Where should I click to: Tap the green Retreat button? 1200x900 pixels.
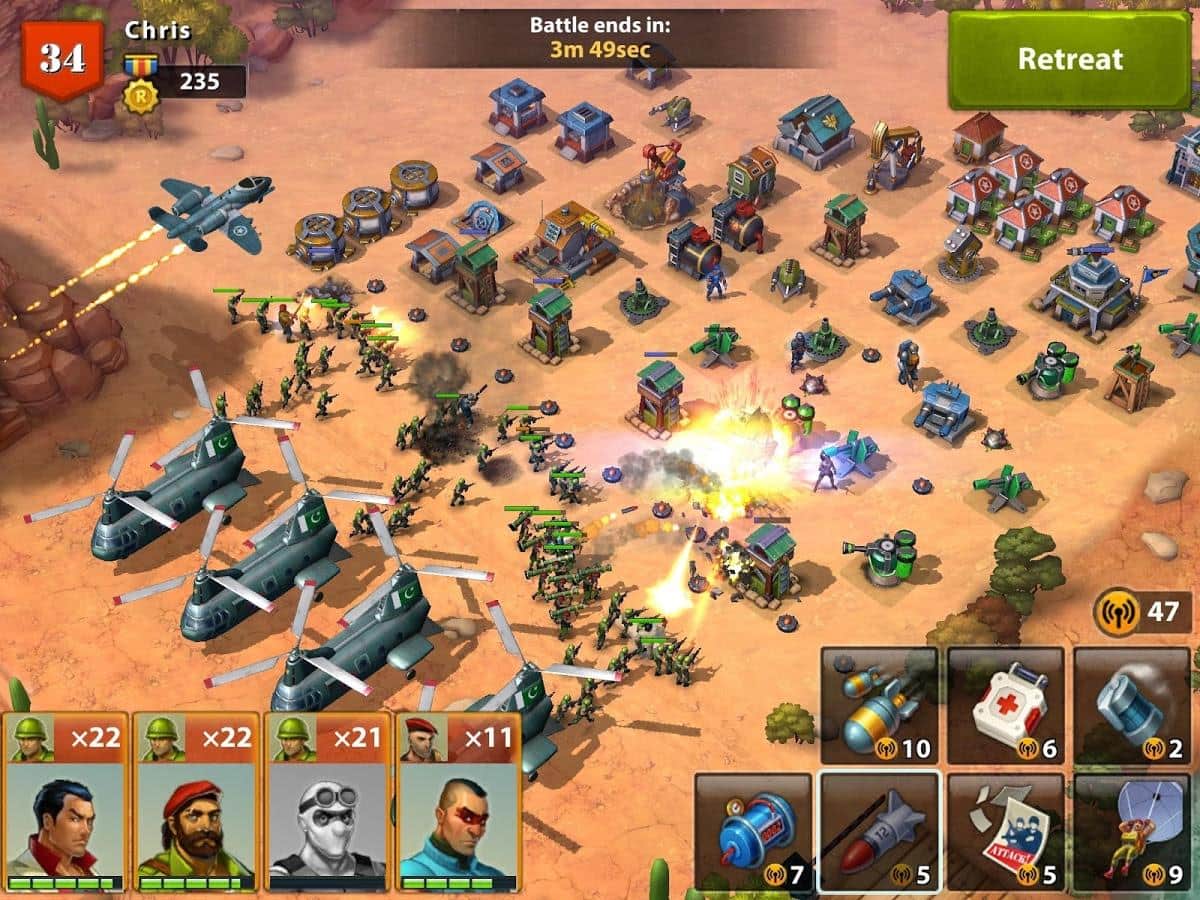tap(1070, 60)
